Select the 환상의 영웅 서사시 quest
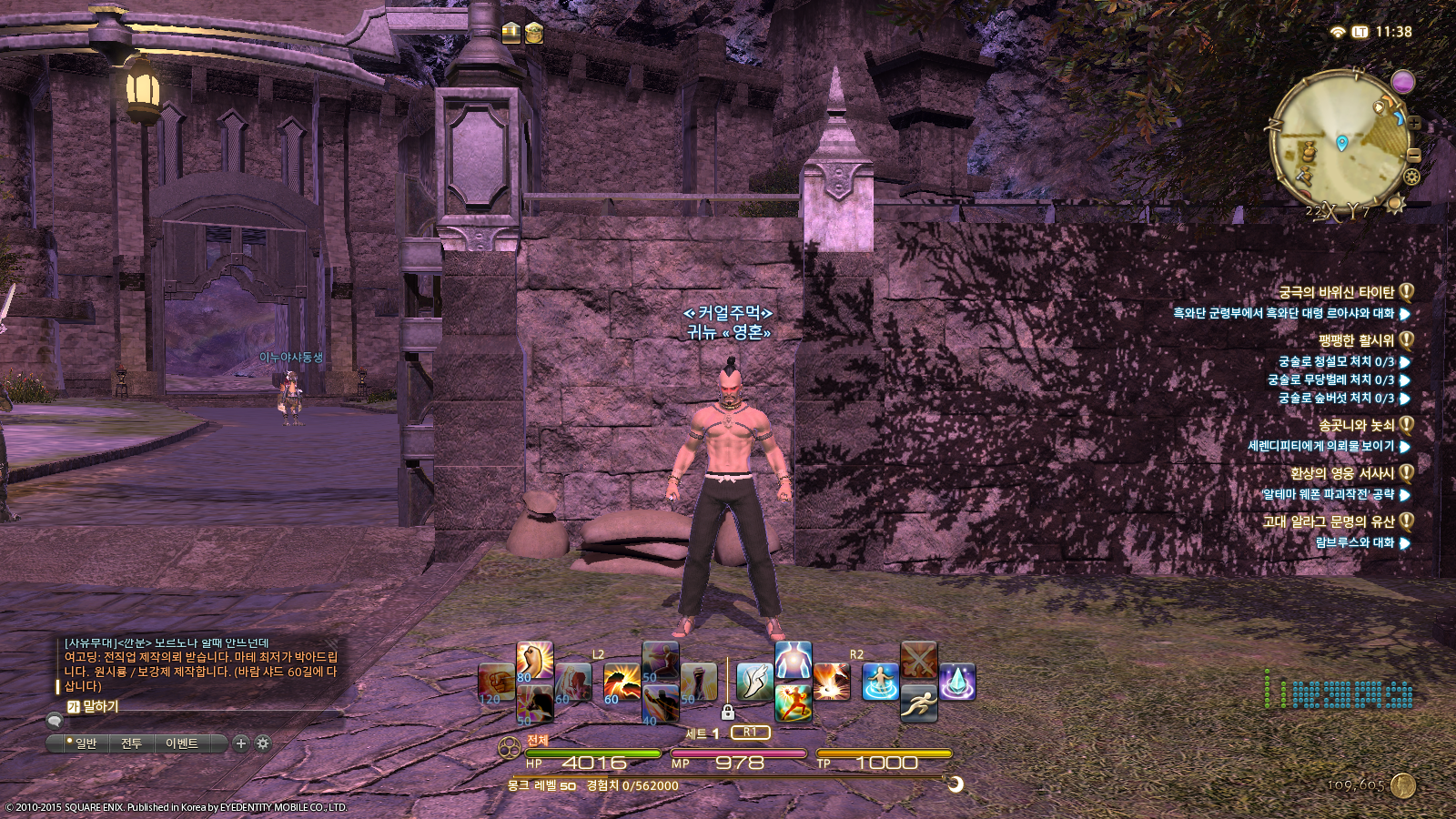The height and width of the screenshot is (819, 1456). (x=1342, y=473)
